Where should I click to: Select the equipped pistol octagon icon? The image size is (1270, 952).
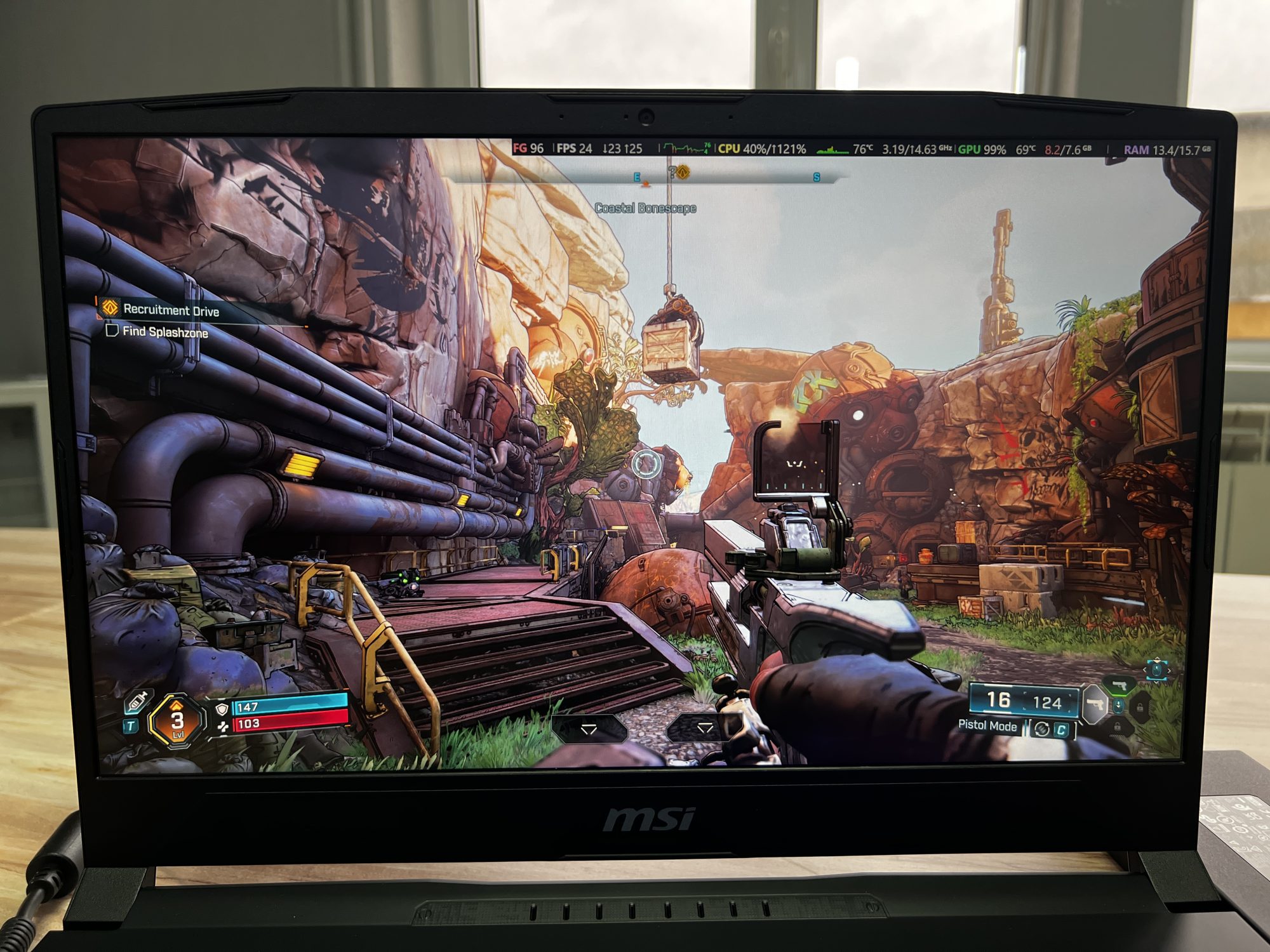1094,704
